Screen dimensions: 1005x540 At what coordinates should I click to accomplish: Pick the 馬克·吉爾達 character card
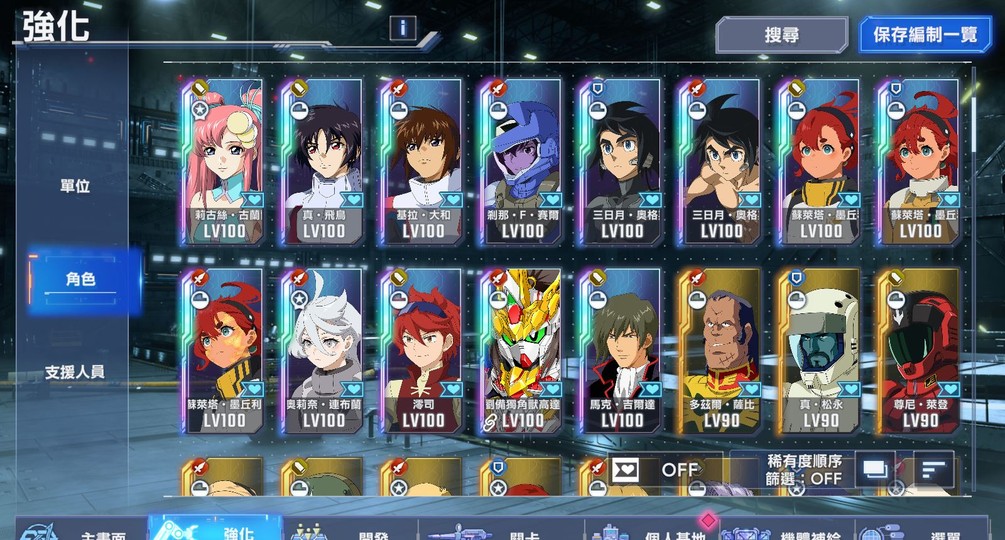[621, 350]
